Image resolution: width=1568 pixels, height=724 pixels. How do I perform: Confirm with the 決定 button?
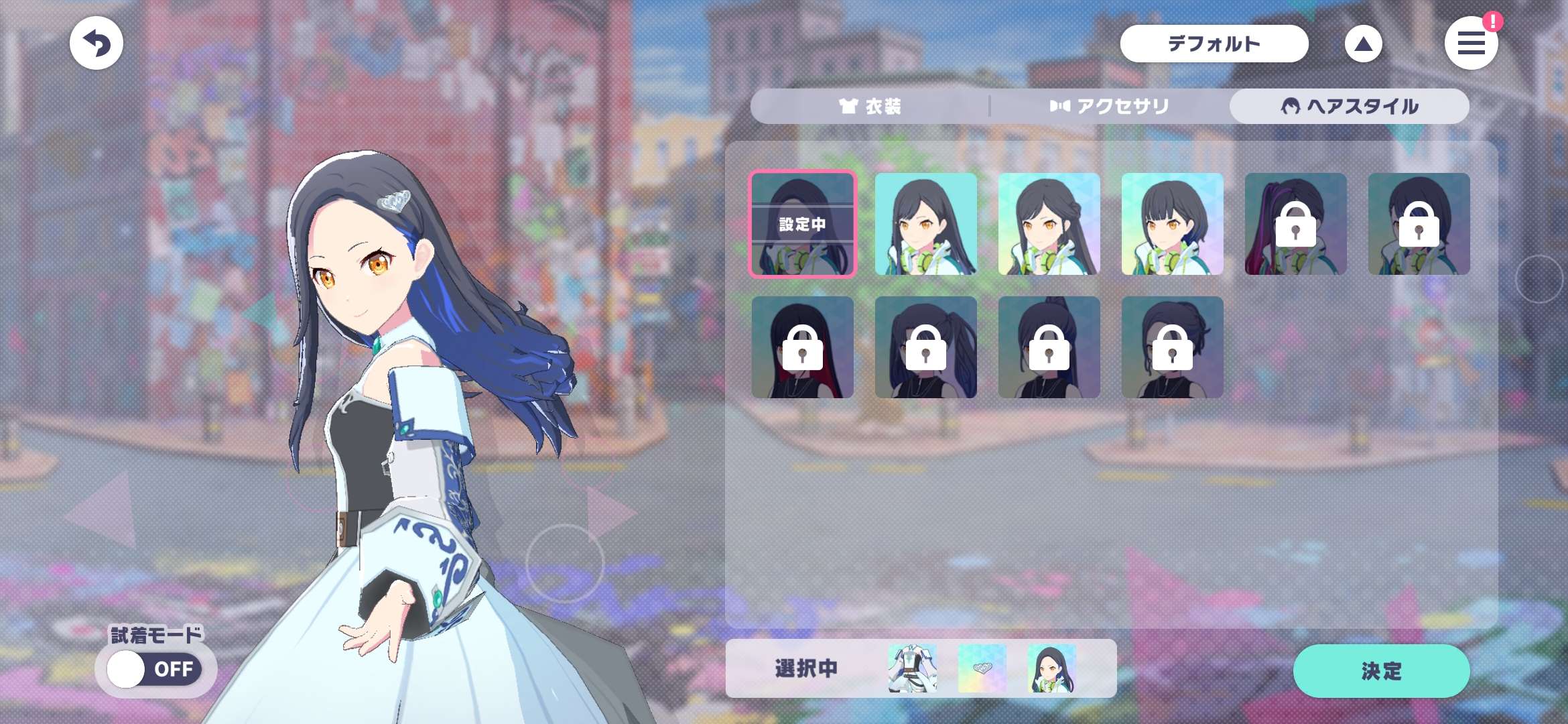1381,670
